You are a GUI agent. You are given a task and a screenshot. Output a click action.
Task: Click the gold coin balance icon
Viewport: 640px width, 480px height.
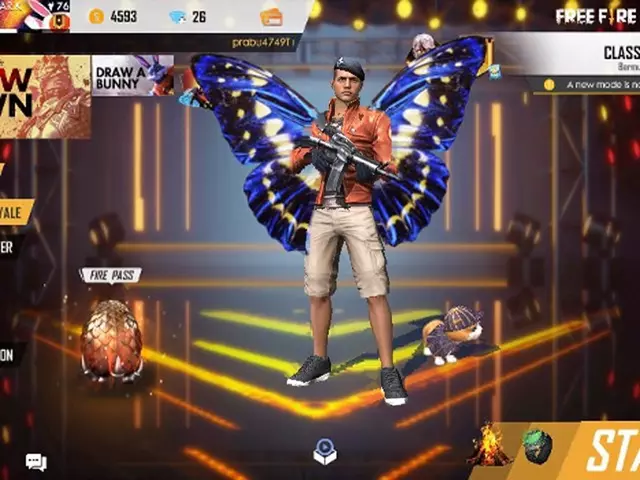click(x=96, y=16)
